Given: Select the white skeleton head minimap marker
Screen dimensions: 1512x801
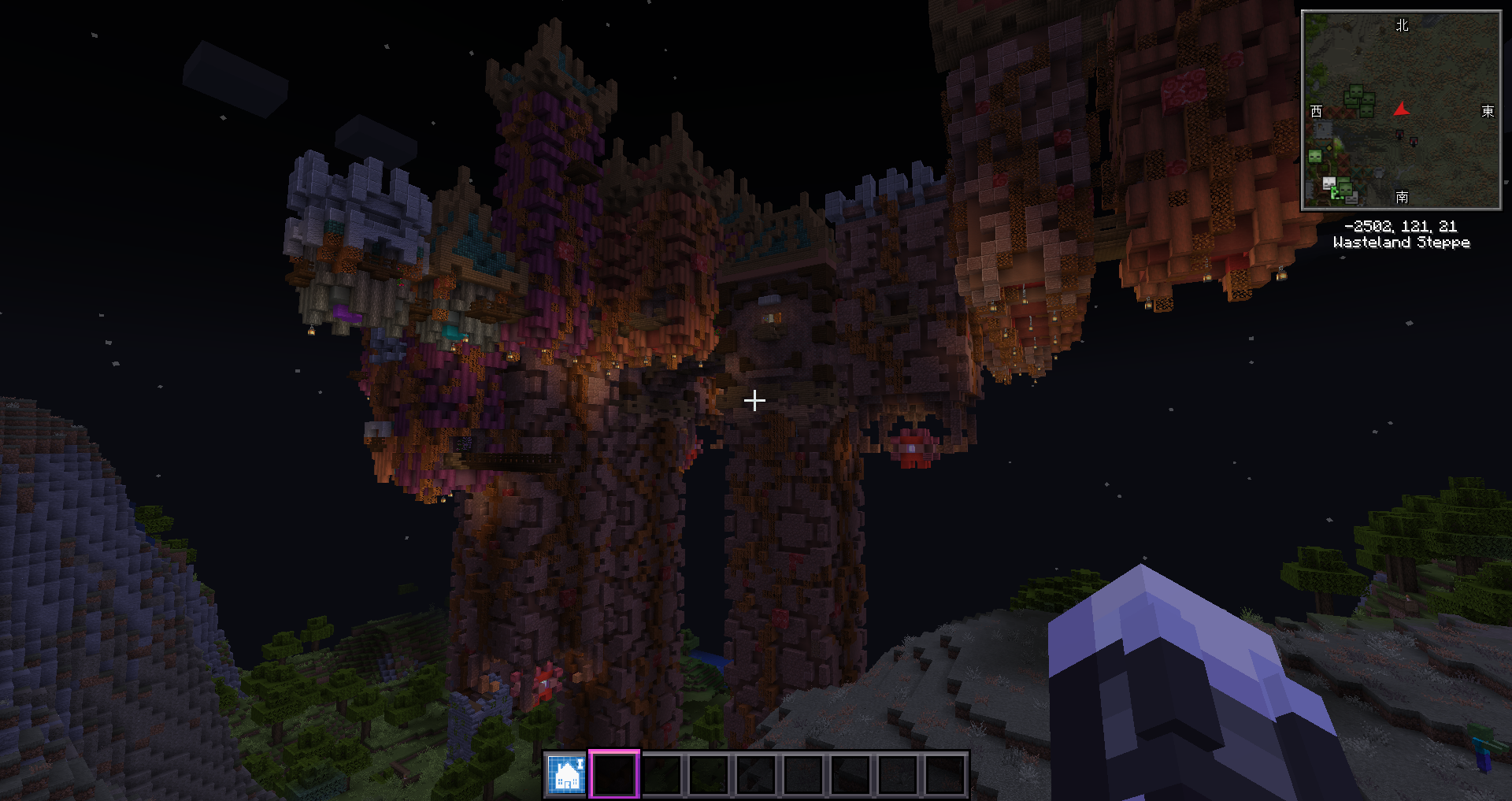Looking at the screenshot, I should pos(1329,184).
